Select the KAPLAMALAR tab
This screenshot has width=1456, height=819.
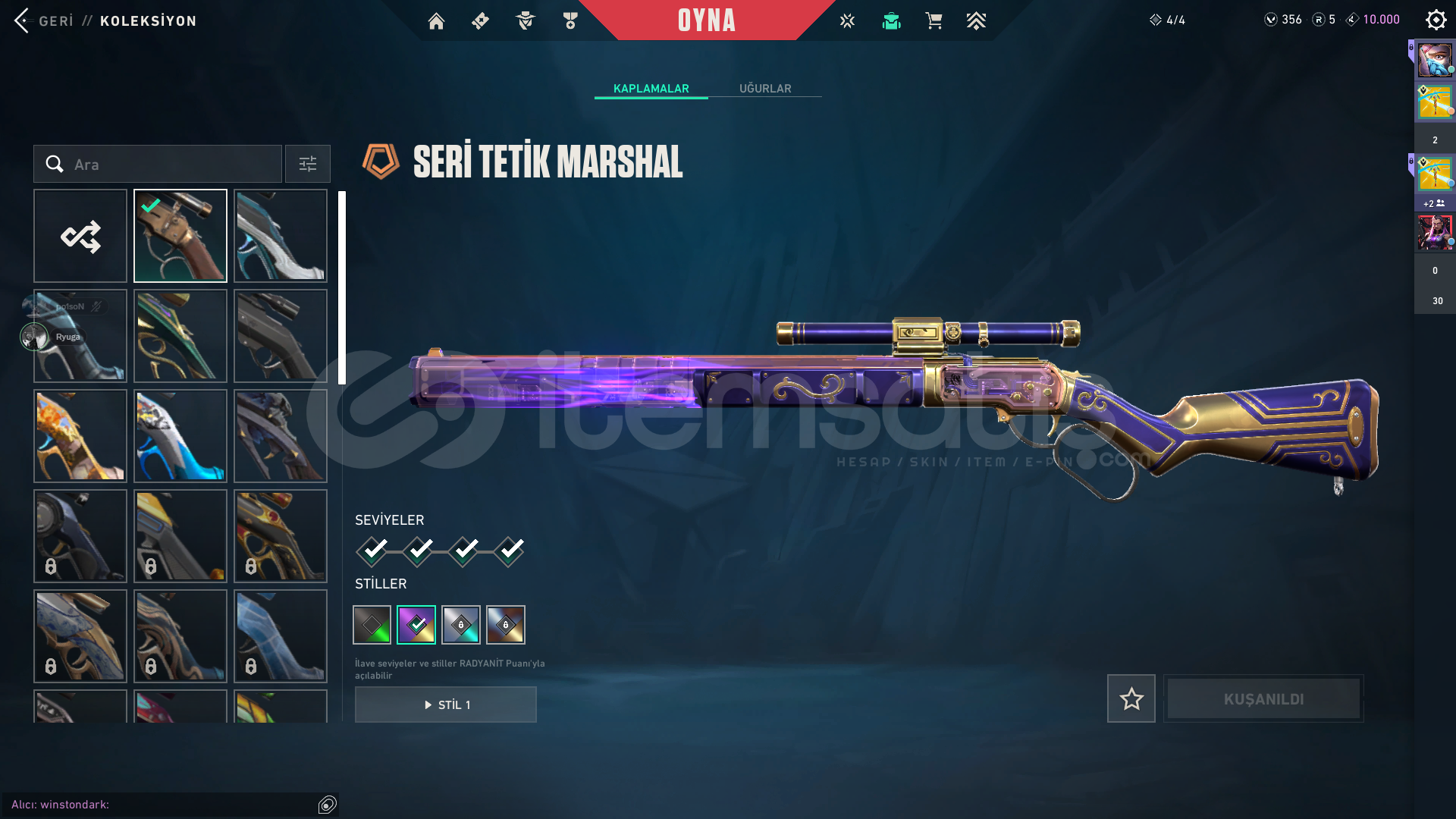pyautogui.click(x=651, y=89)
